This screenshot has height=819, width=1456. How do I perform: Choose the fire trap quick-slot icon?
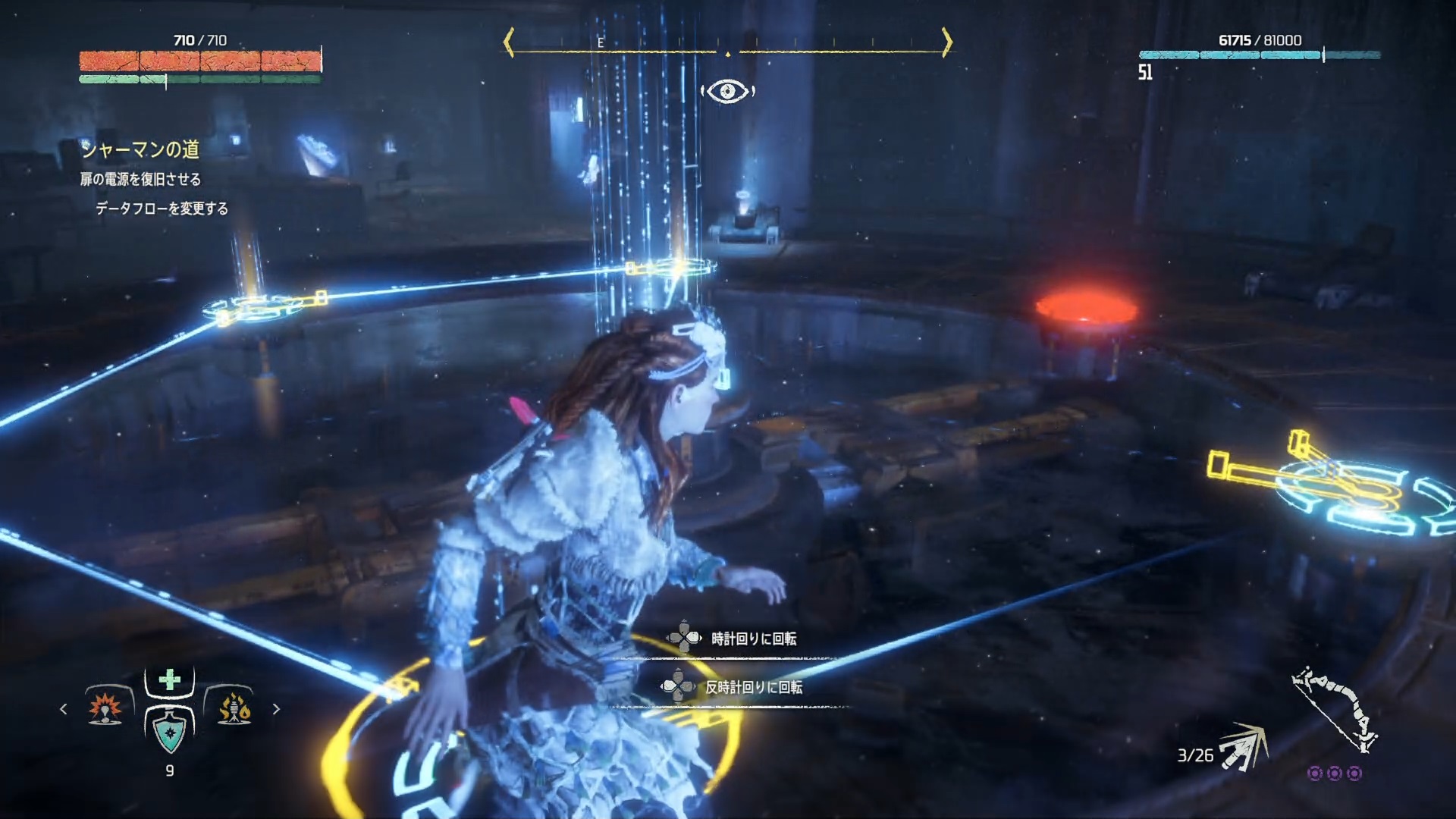[x=234, y=708]
